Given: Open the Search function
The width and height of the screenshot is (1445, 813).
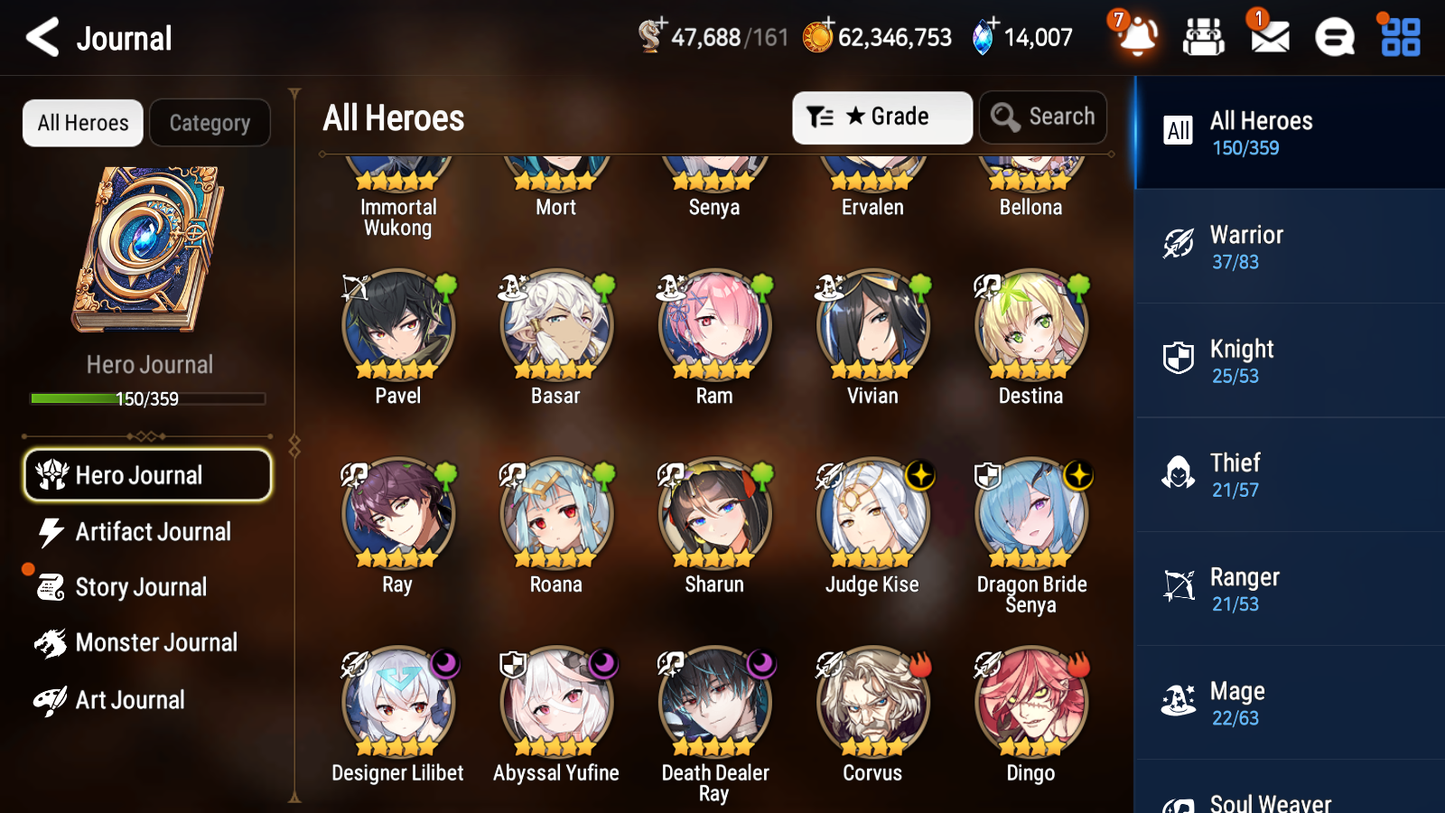Looking at the screenshot, I should coord(1043,117).
